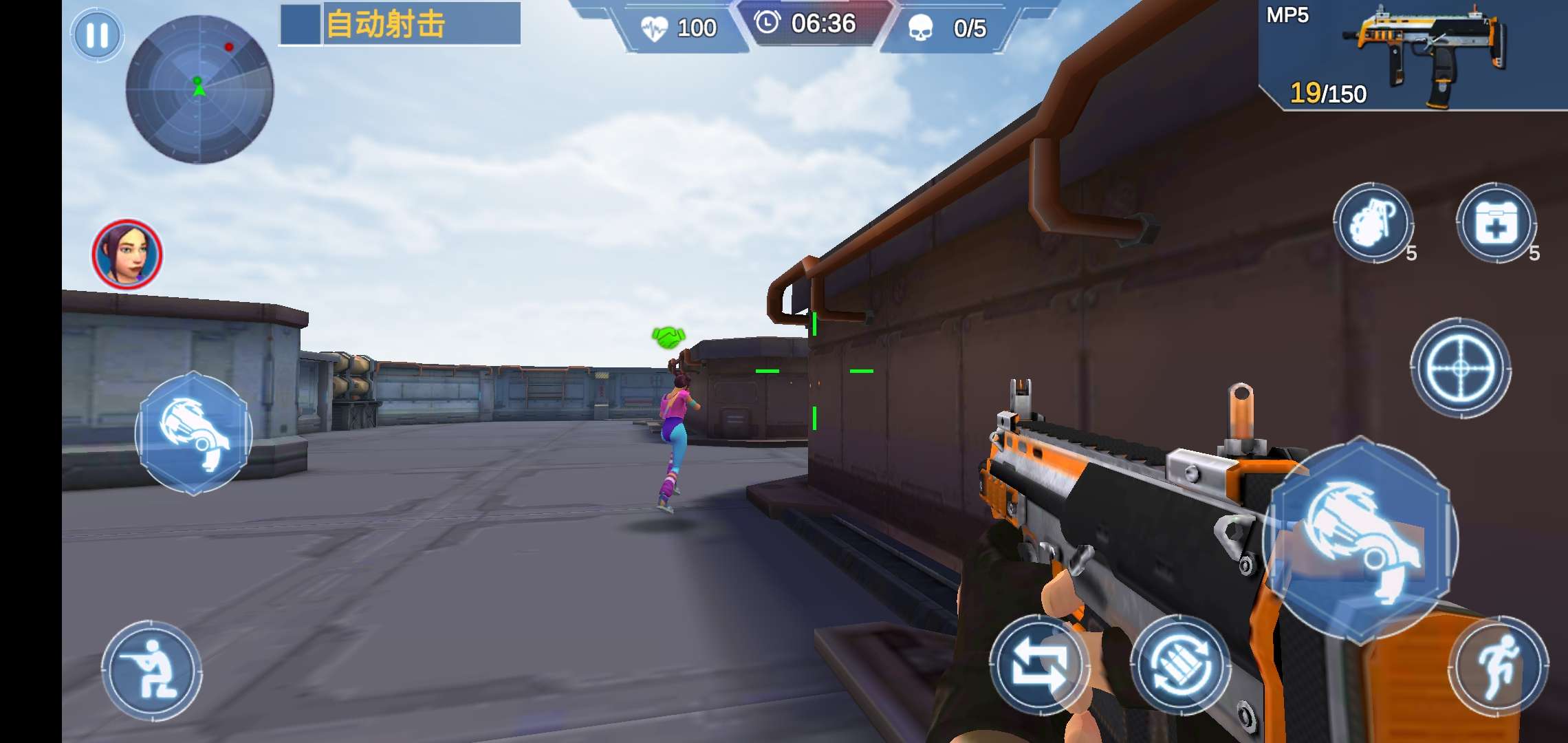Jump with the running figure button
1568x743 pixels.
(x=1499, y=666)
